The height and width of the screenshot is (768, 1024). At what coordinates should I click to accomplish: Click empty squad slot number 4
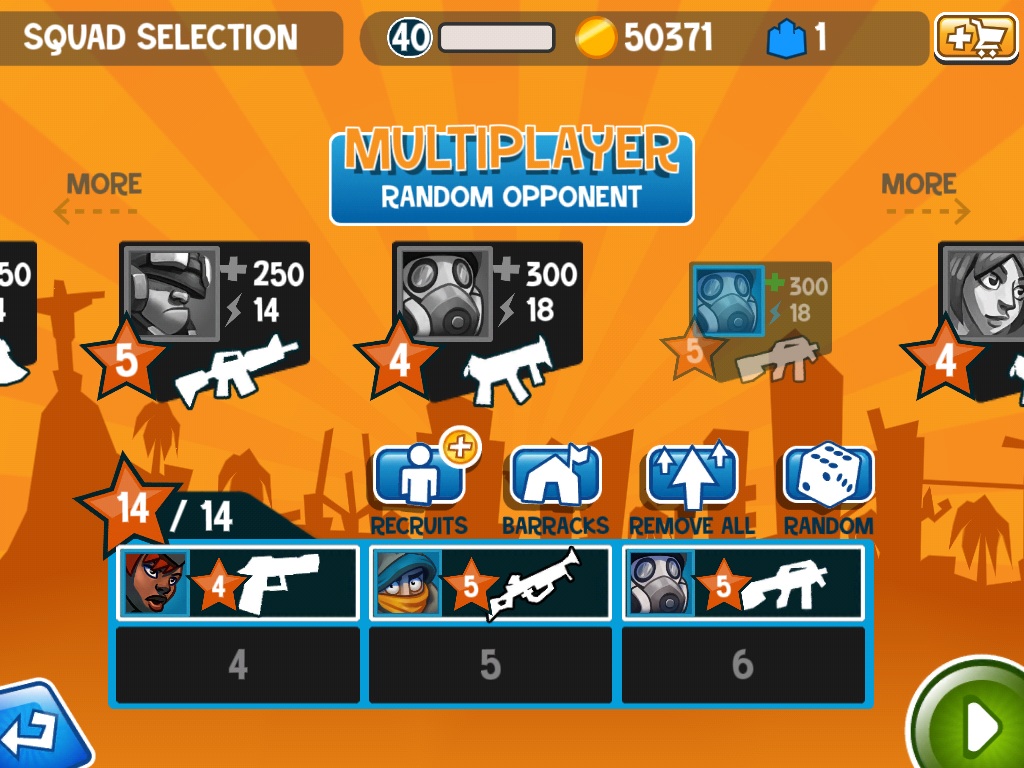[238, 665]
